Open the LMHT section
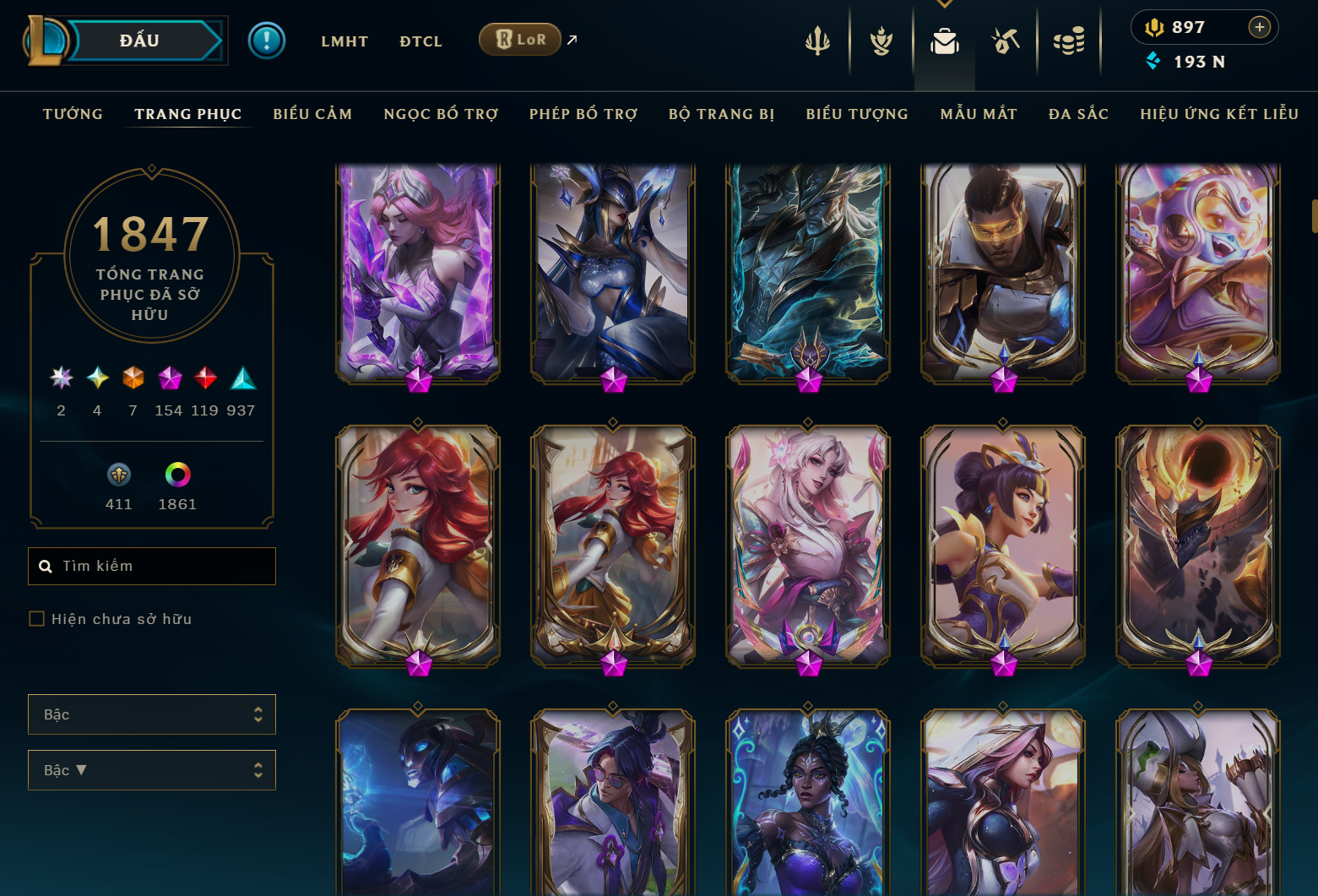 click(x=344, y=41)
